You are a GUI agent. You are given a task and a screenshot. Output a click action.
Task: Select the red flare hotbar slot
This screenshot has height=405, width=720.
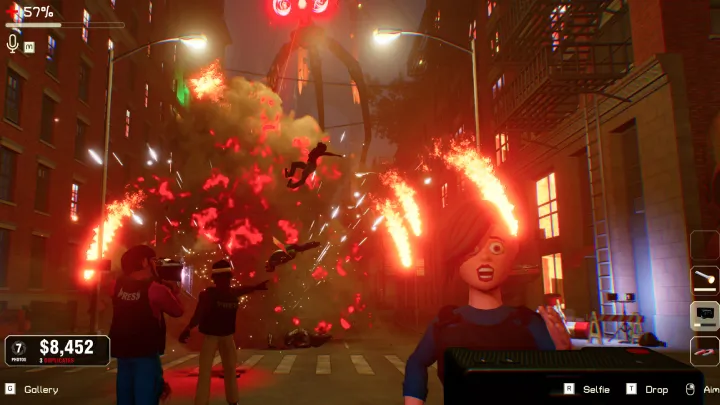click(x=705, y=350)
